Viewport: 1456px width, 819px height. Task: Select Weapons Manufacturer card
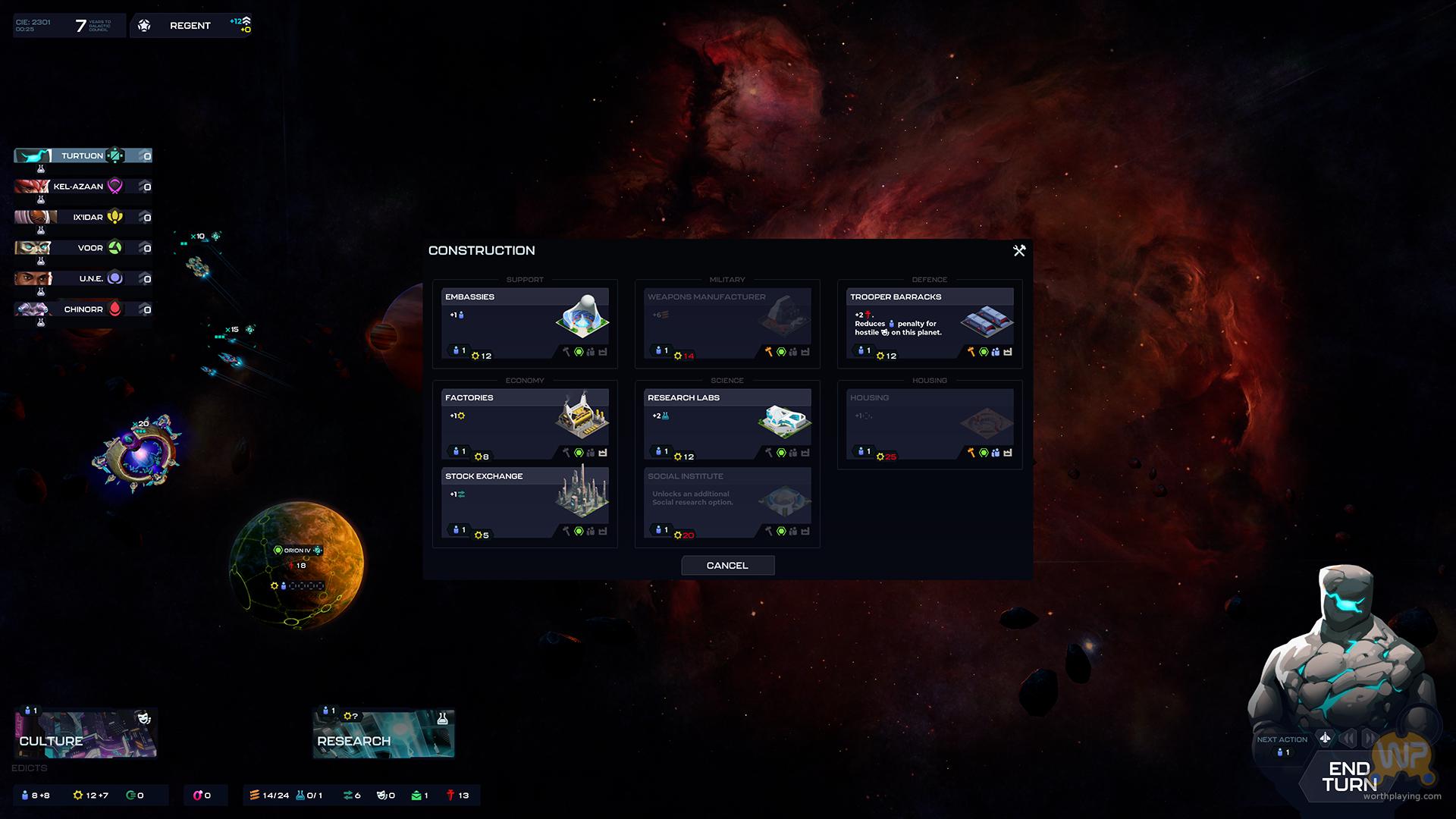727,324
